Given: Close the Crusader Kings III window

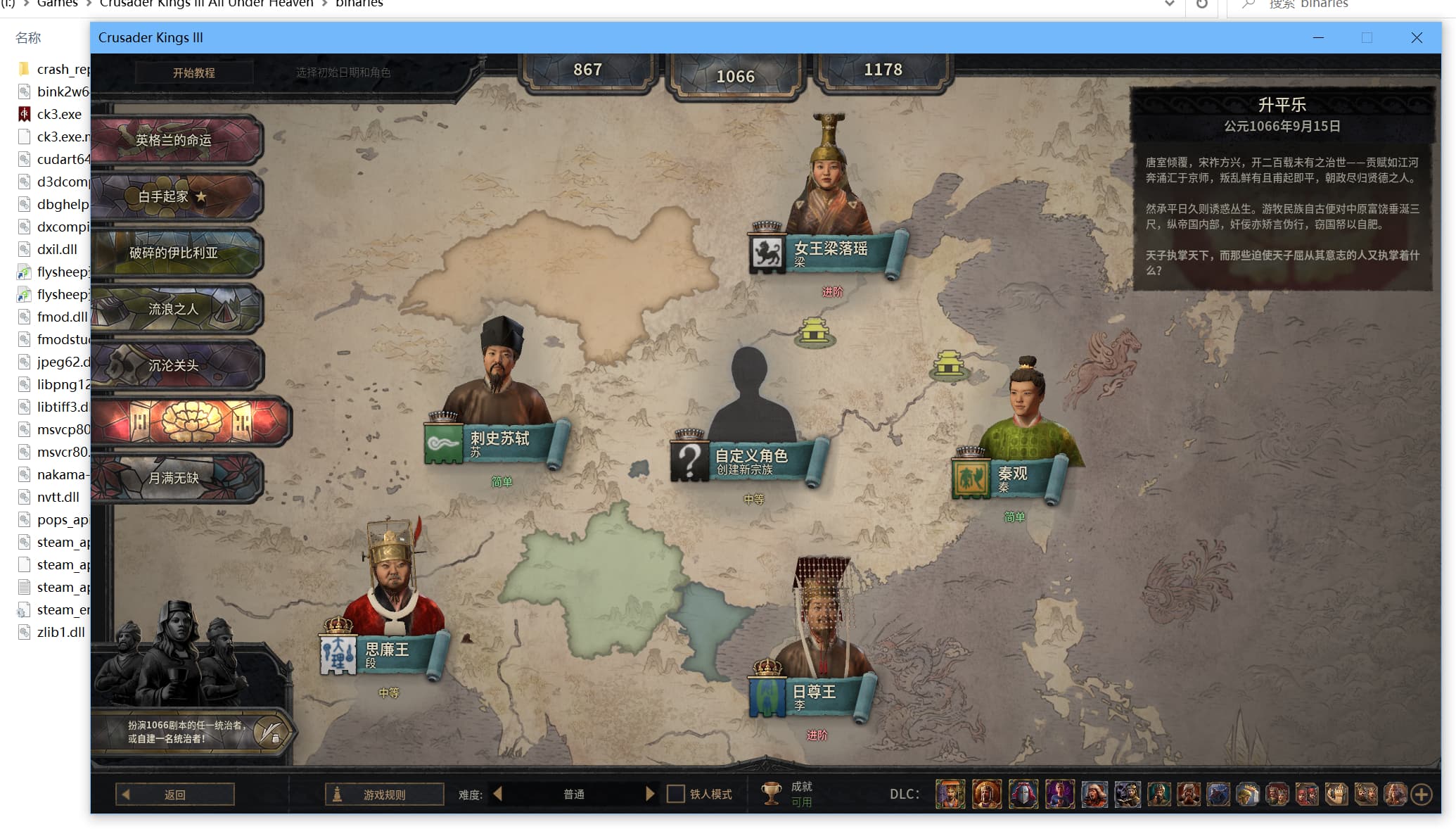Looking at the screenshot, I should (1417, 38).
